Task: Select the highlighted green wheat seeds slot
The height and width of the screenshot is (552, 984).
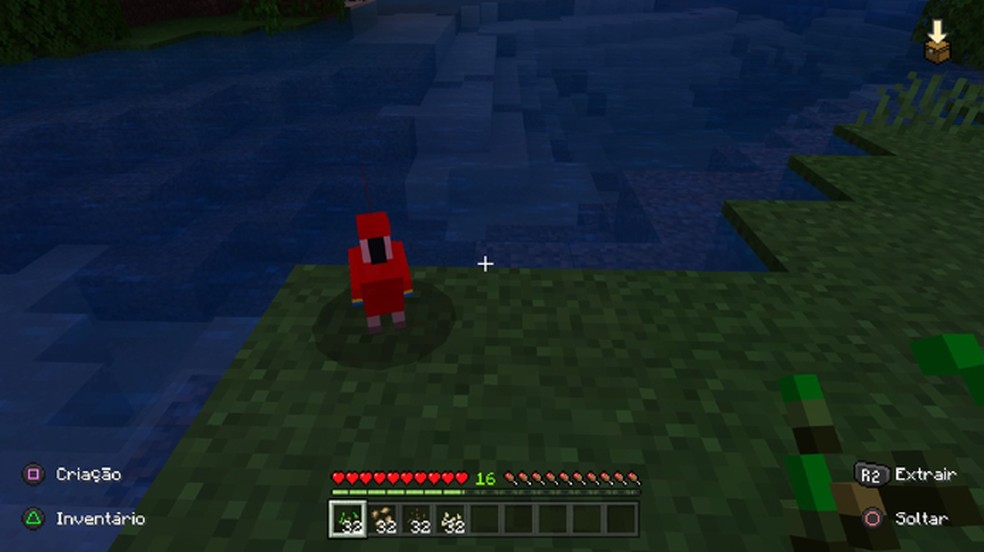Action: coord(348,519)
